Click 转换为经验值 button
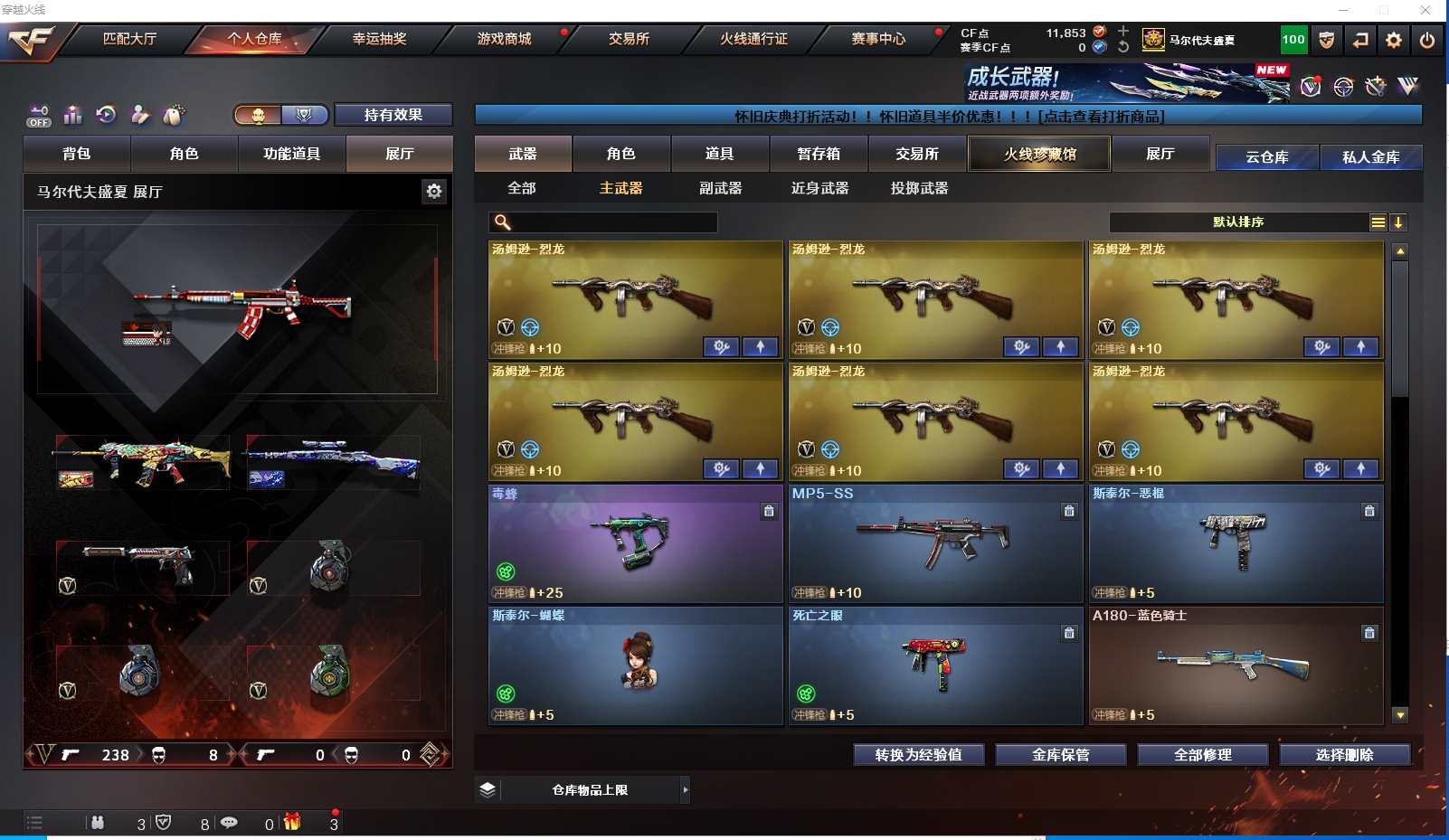Image resolution: width=1449 pixels, height=840 pixels. (x=918, y=755)
